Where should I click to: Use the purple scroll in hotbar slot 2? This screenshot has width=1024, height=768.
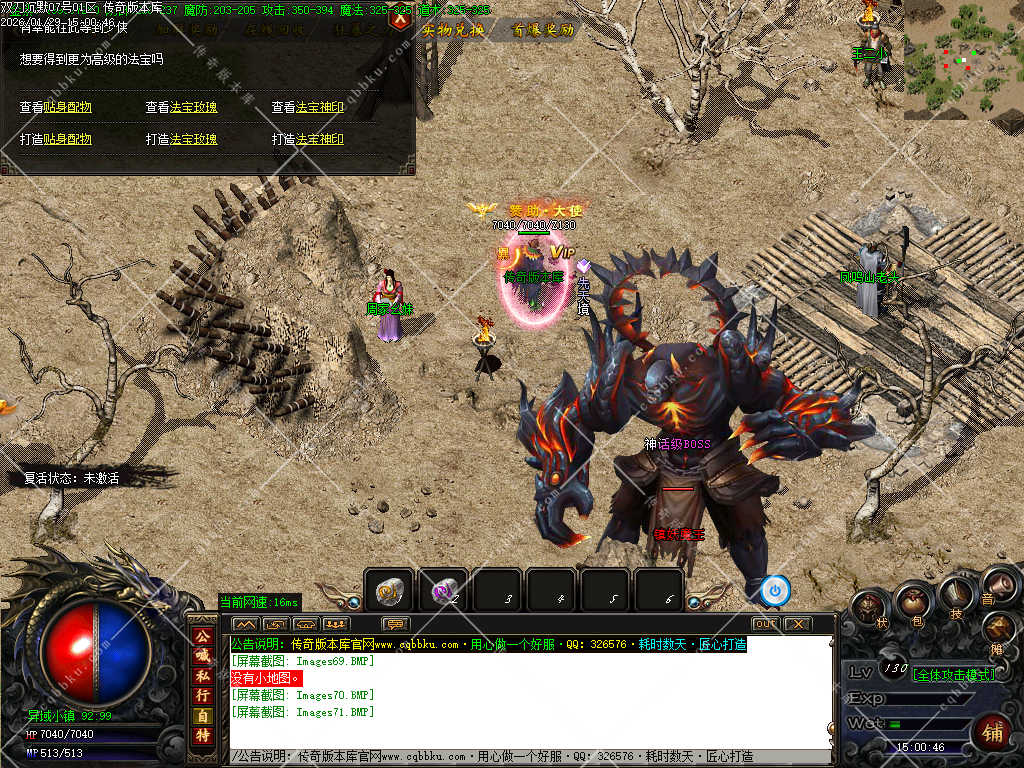coord(443,592)
